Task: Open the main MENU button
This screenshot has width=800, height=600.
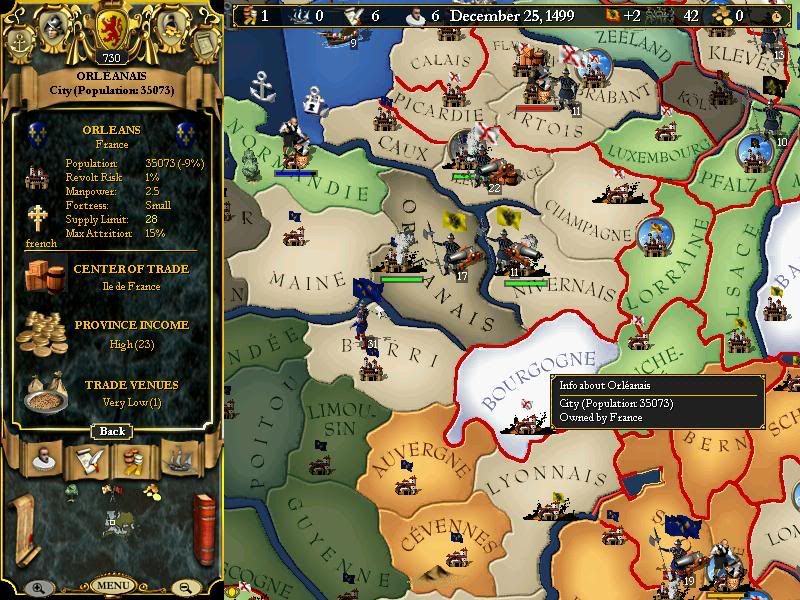Action: (111, 585)
